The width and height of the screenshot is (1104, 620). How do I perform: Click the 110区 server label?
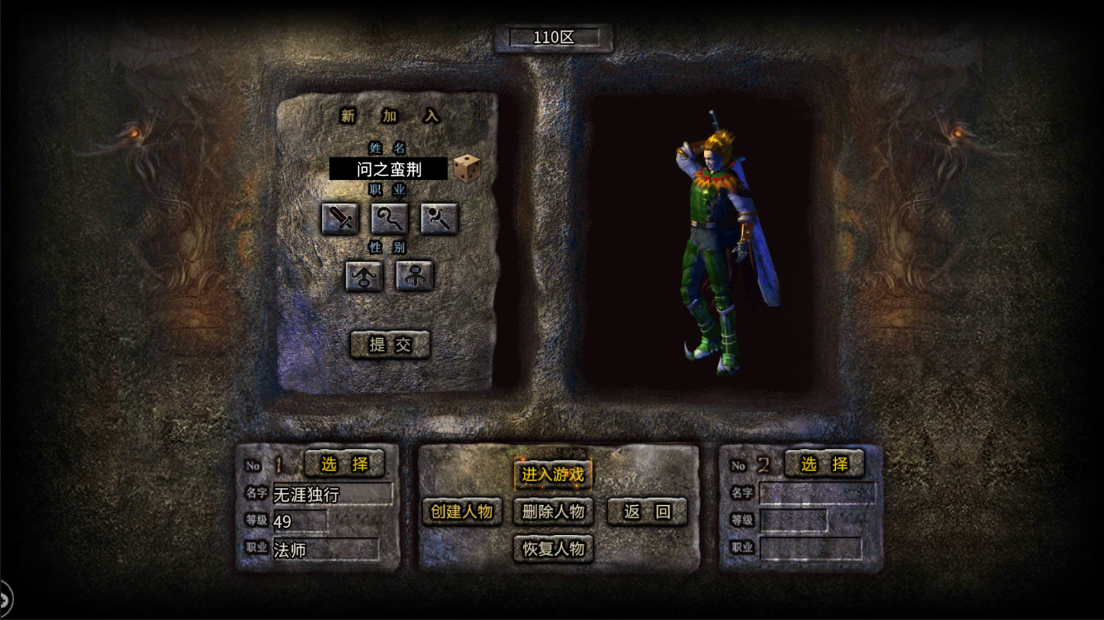coord(553,38)
